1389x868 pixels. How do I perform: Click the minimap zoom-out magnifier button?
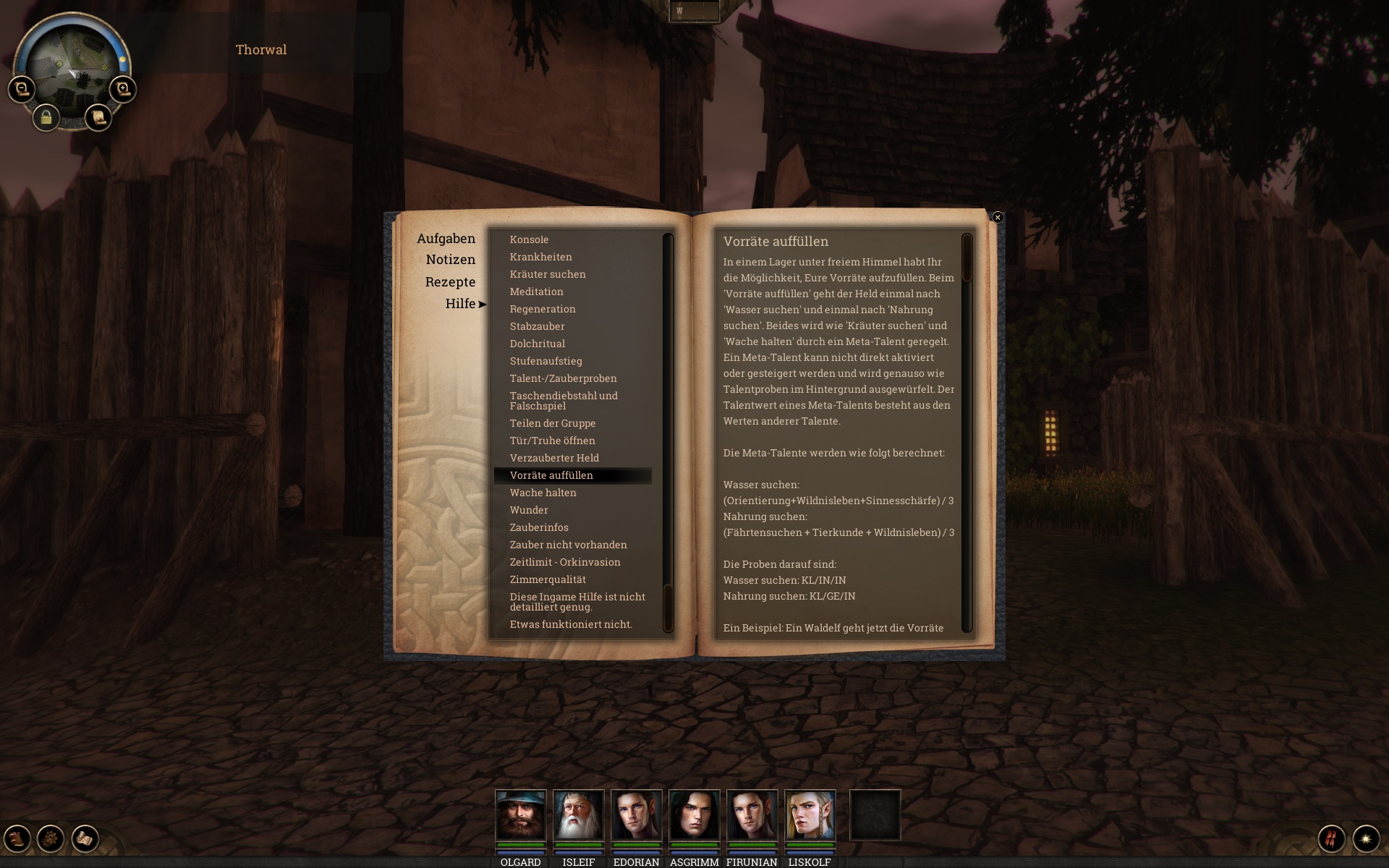22,89
